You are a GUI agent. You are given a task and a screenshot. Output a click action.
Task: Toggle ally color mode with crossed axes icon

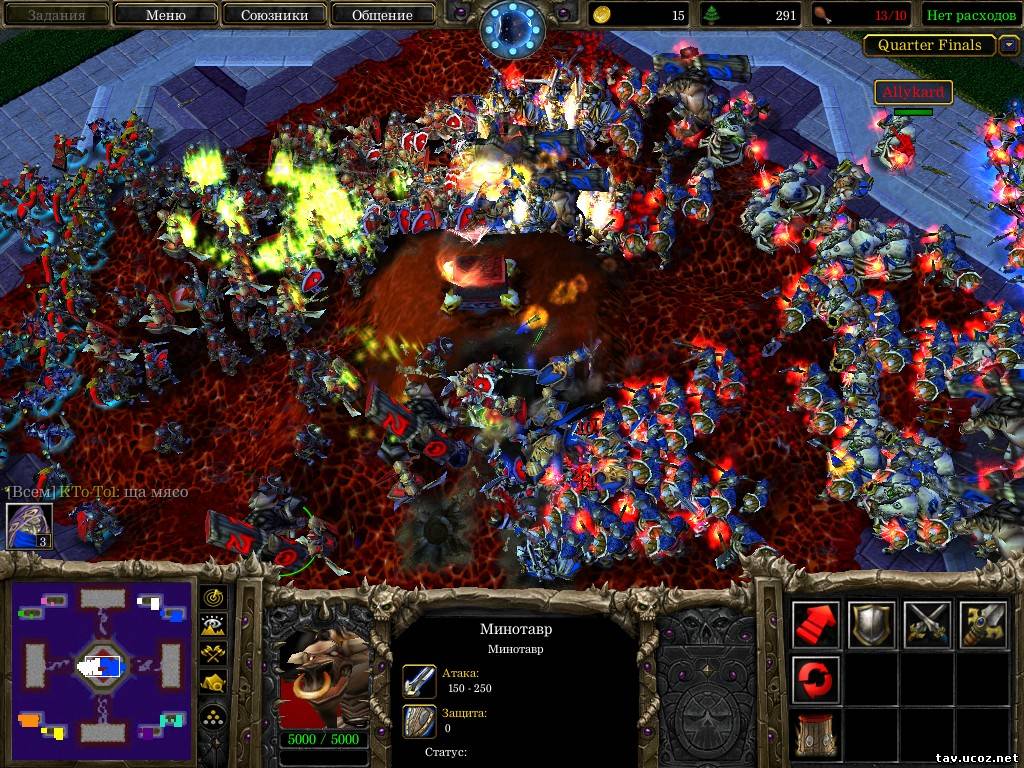click(x=214, y=655)
